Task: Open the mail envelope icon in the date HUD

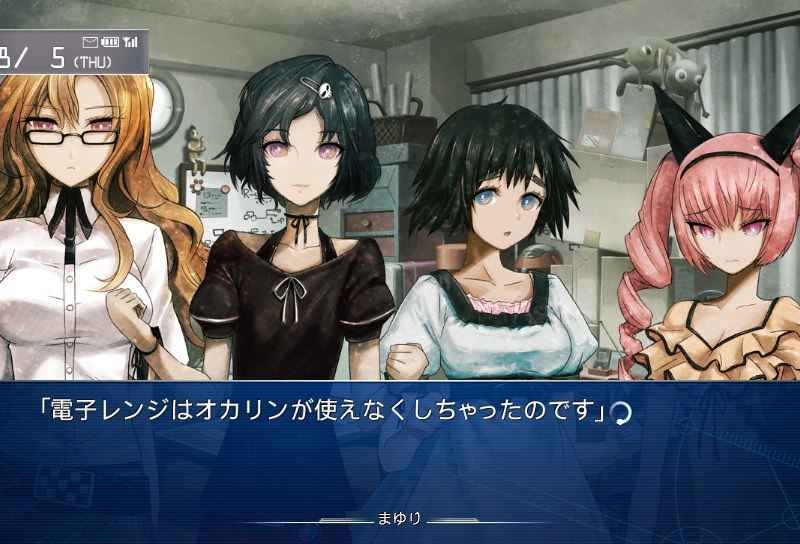Action: pyautogui.click(x=91, y=42)
